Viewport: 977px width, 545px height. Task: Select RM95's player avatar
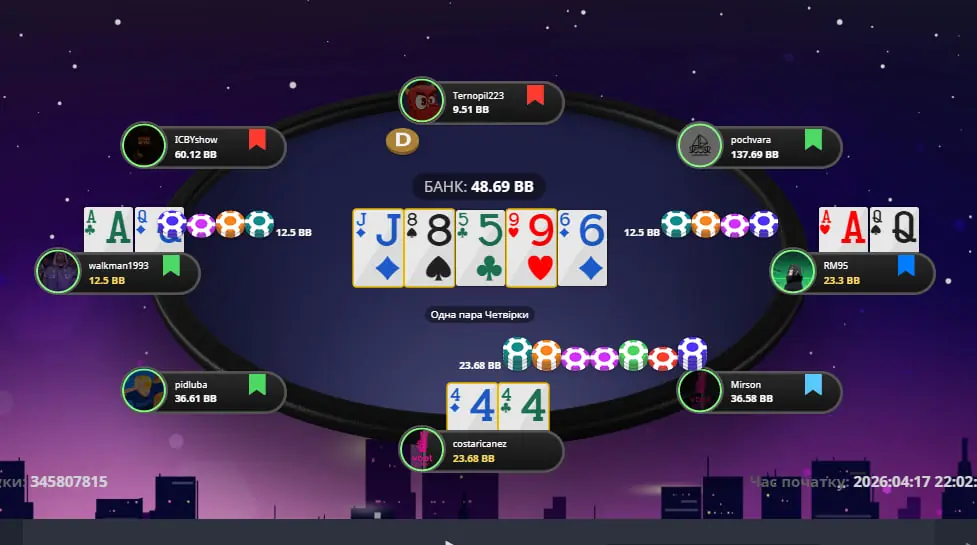[x=793, y=272]
